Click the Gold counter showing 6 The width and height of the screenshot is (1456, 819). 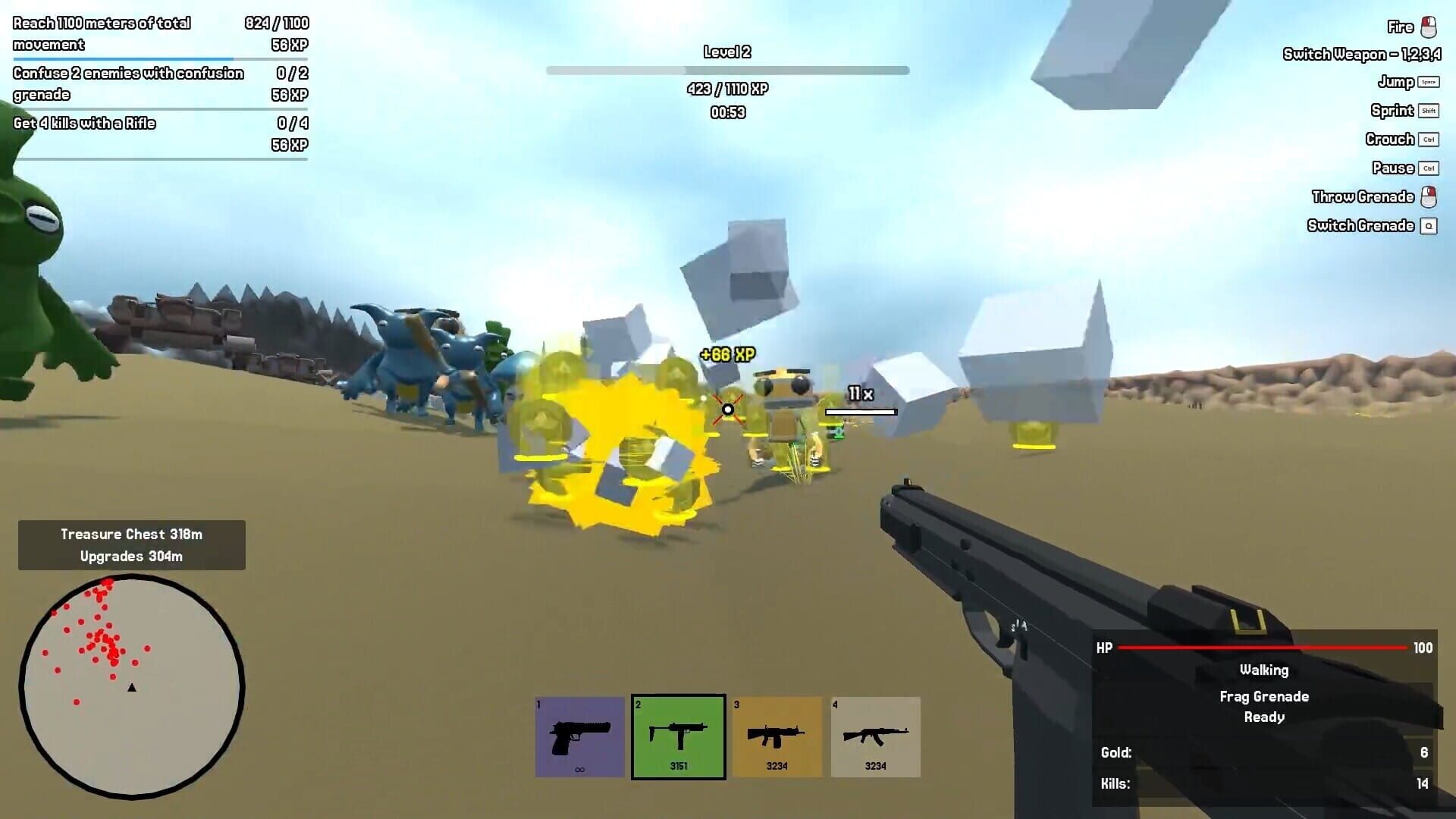click(1263, 752)
